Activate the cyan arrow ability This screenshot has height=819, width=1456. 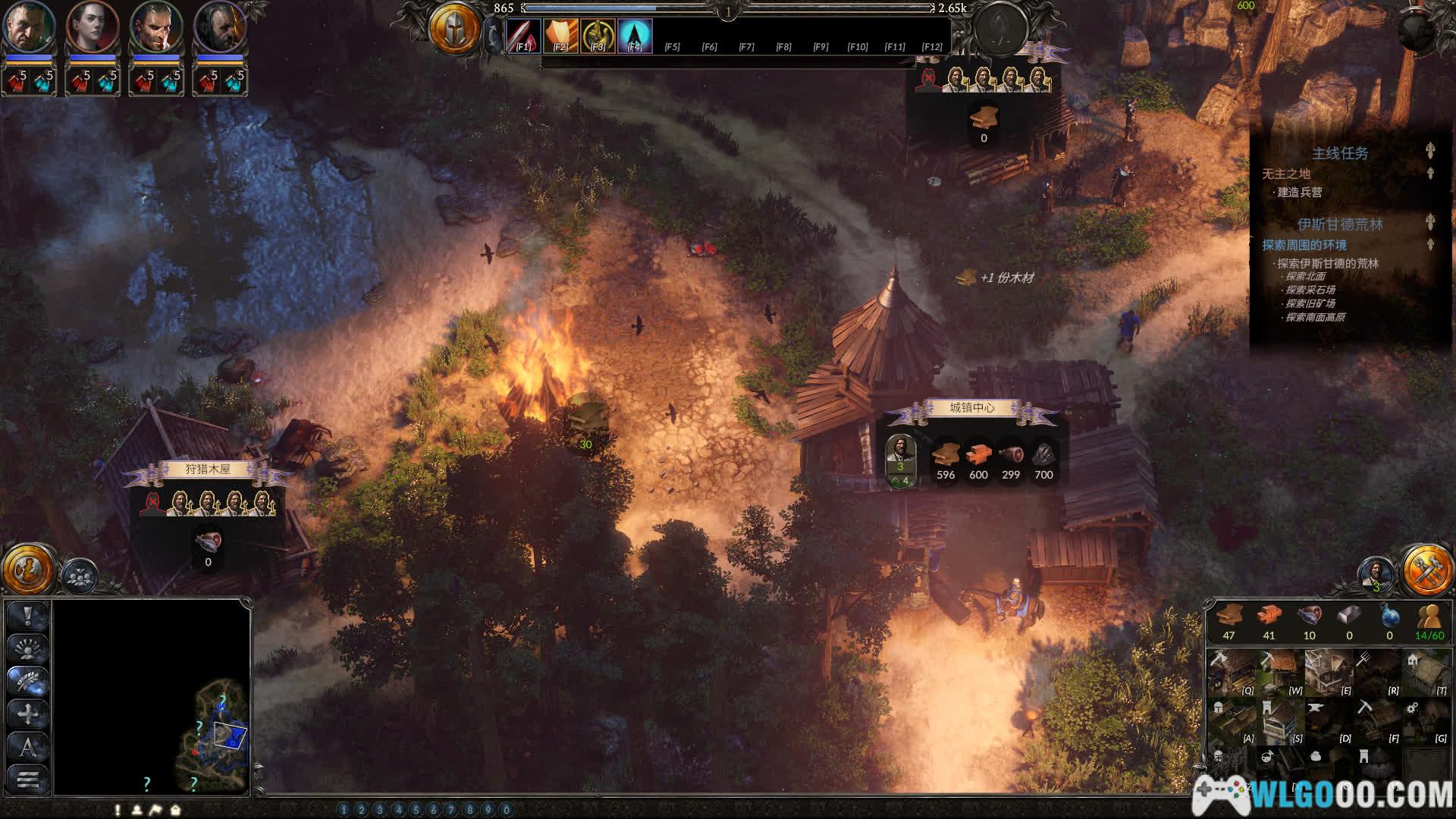tap(635, 36)
